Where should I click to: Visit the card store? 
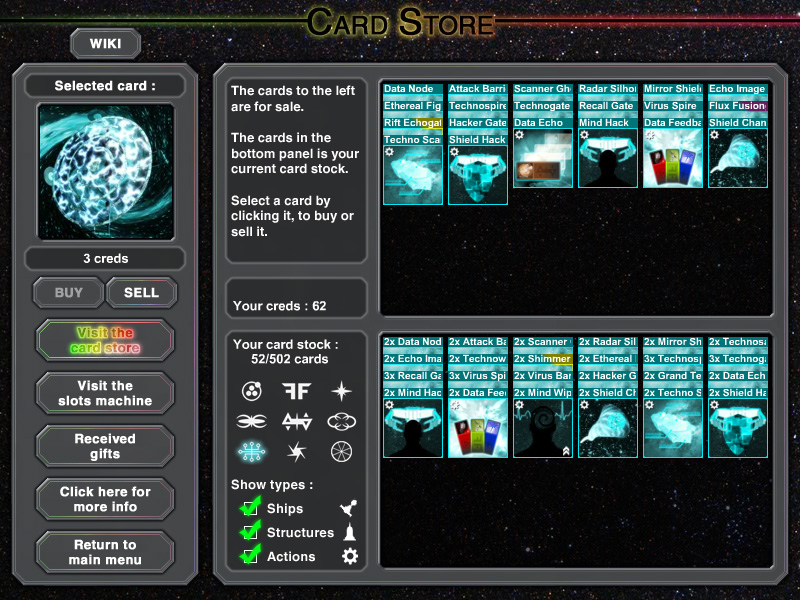click(x=105, y=340)
